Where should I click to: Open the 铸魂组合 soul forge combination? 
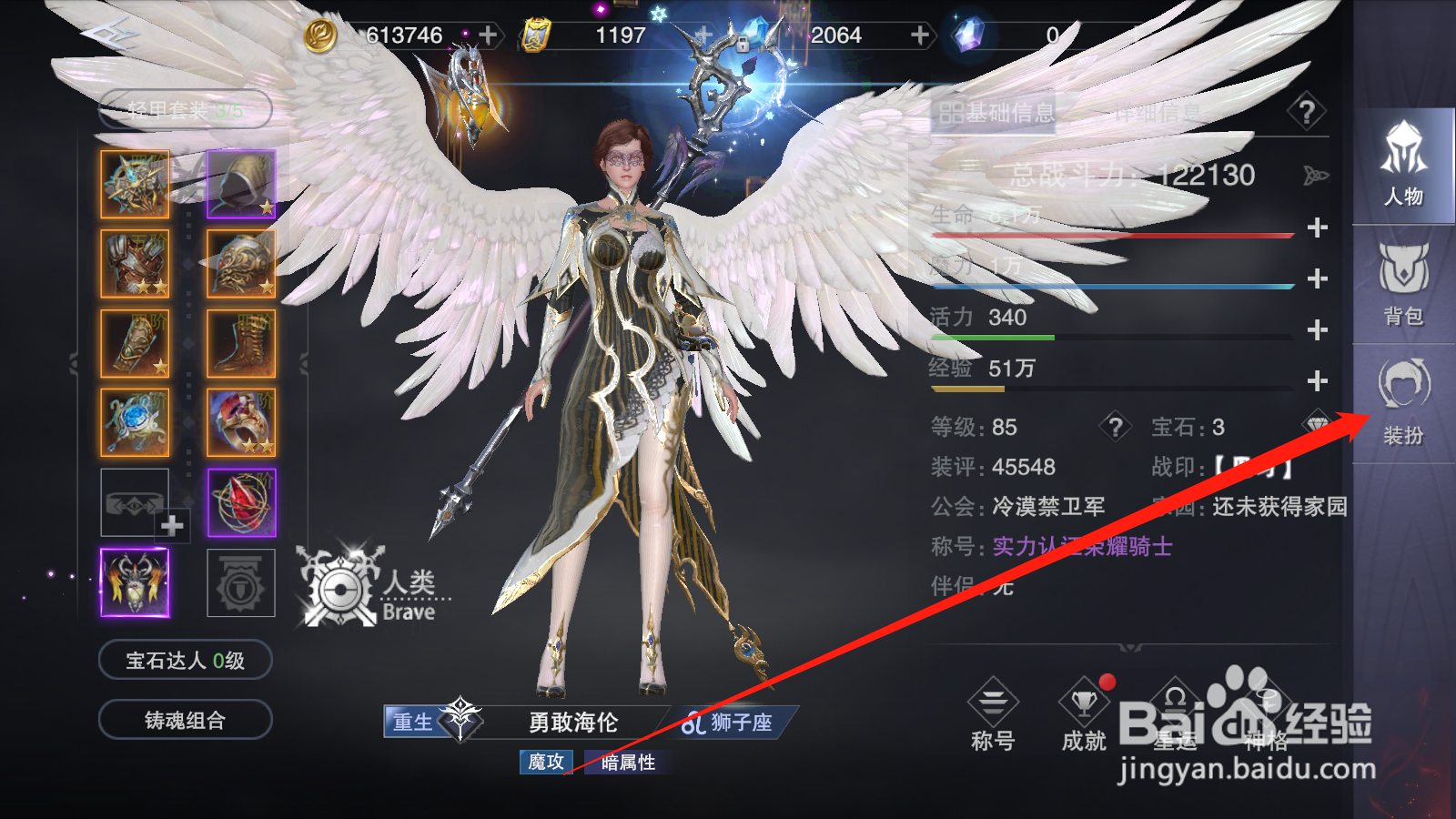187,719
